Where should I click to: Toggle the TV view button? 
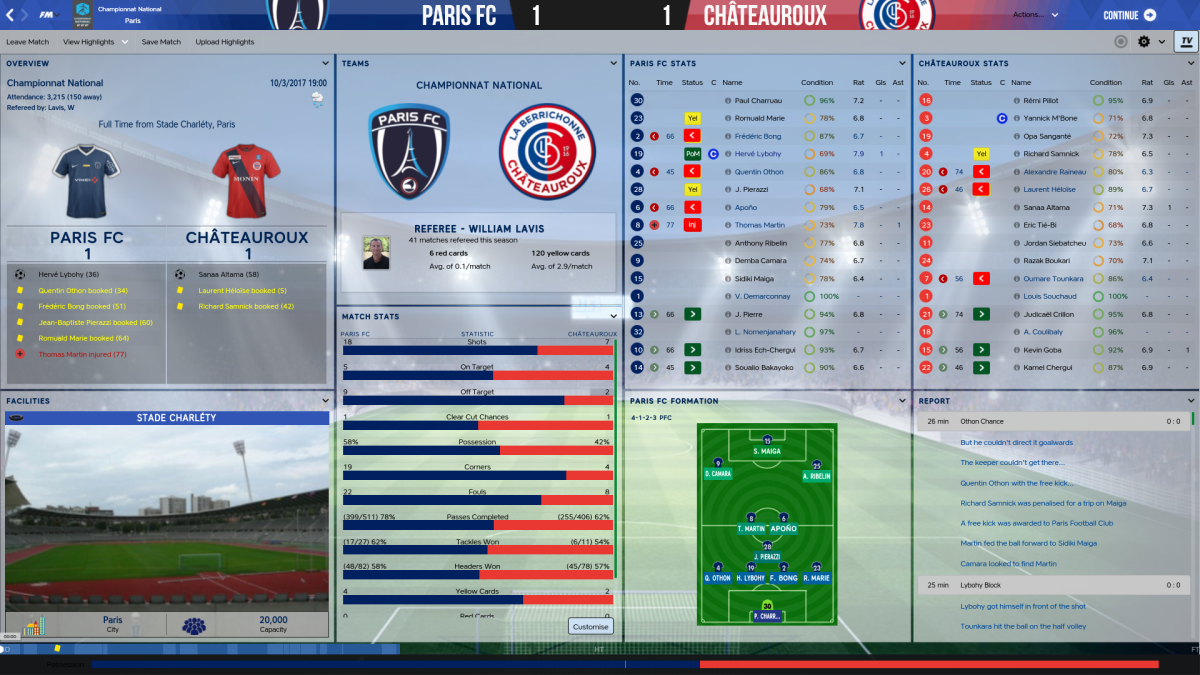[1185, 42]
